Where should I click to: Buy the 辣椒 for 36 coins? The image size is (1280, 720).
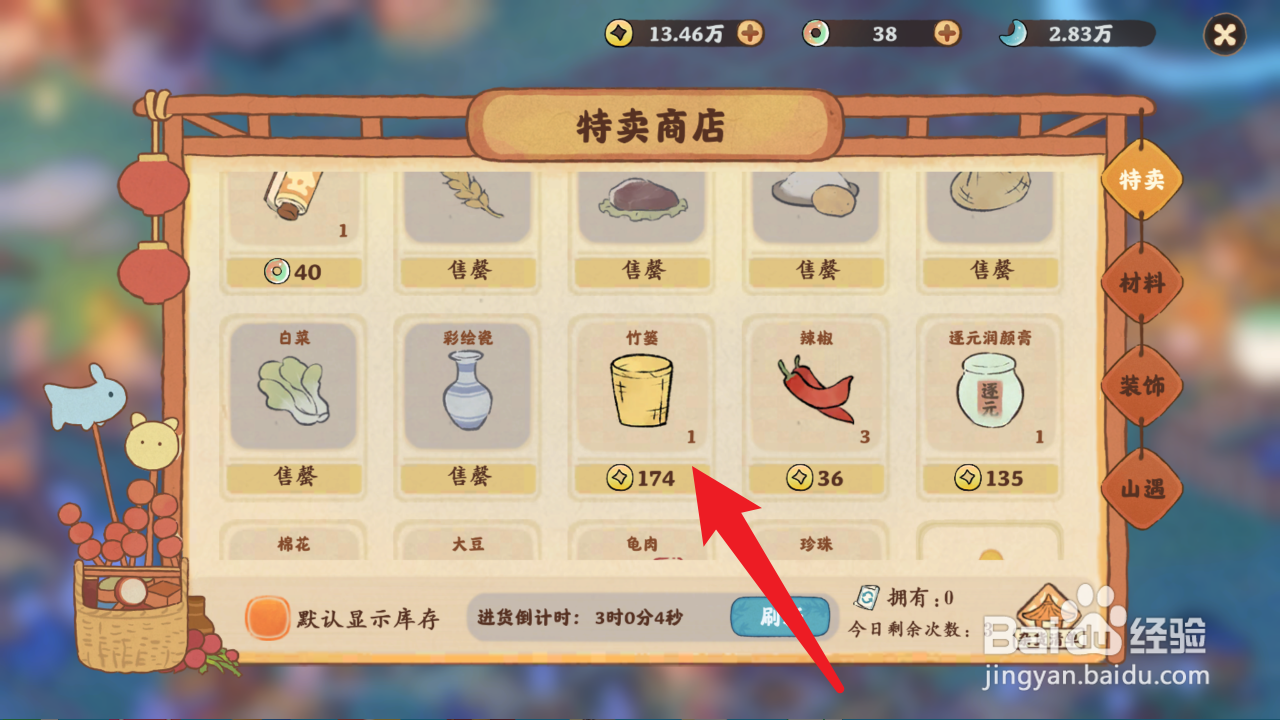[x=815, y=479]
